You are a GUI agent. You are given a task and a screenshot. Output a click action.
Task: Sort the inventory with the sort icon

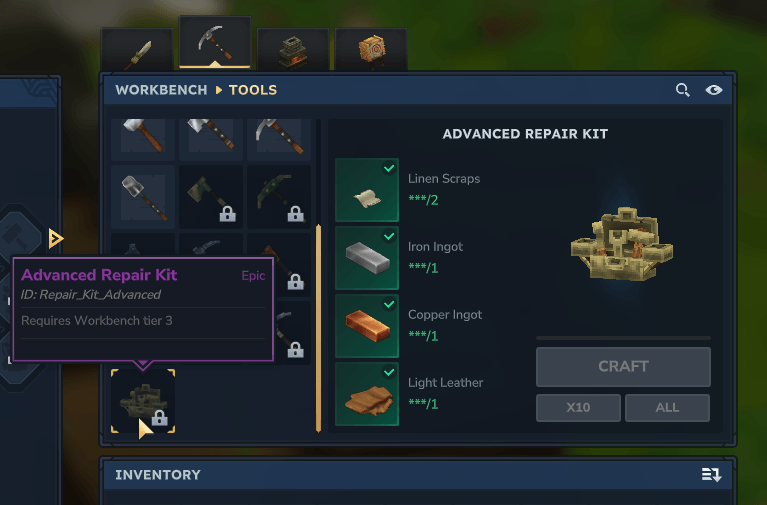pyautogui.click(x=711, y=475)
